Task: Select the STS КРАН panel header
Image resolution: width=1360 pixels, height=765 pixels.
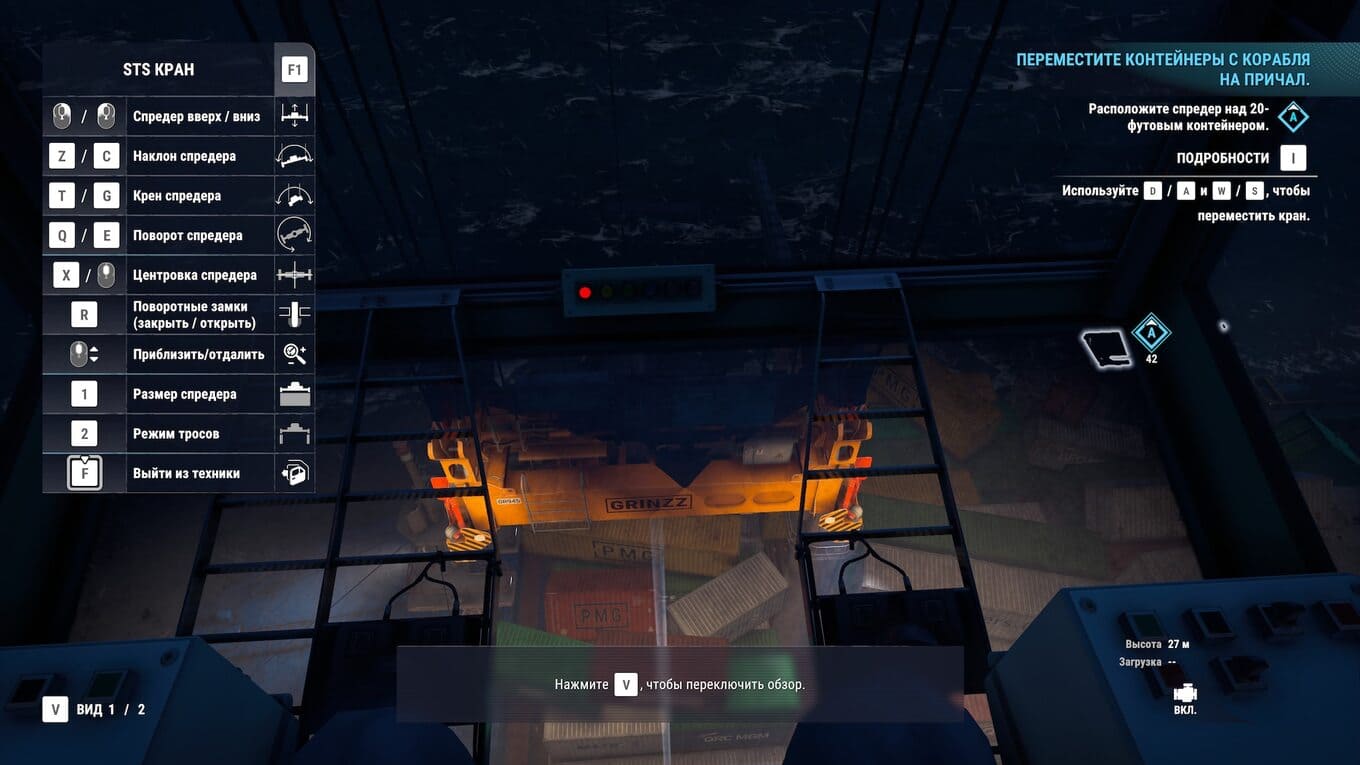Action: click(158, 70)
